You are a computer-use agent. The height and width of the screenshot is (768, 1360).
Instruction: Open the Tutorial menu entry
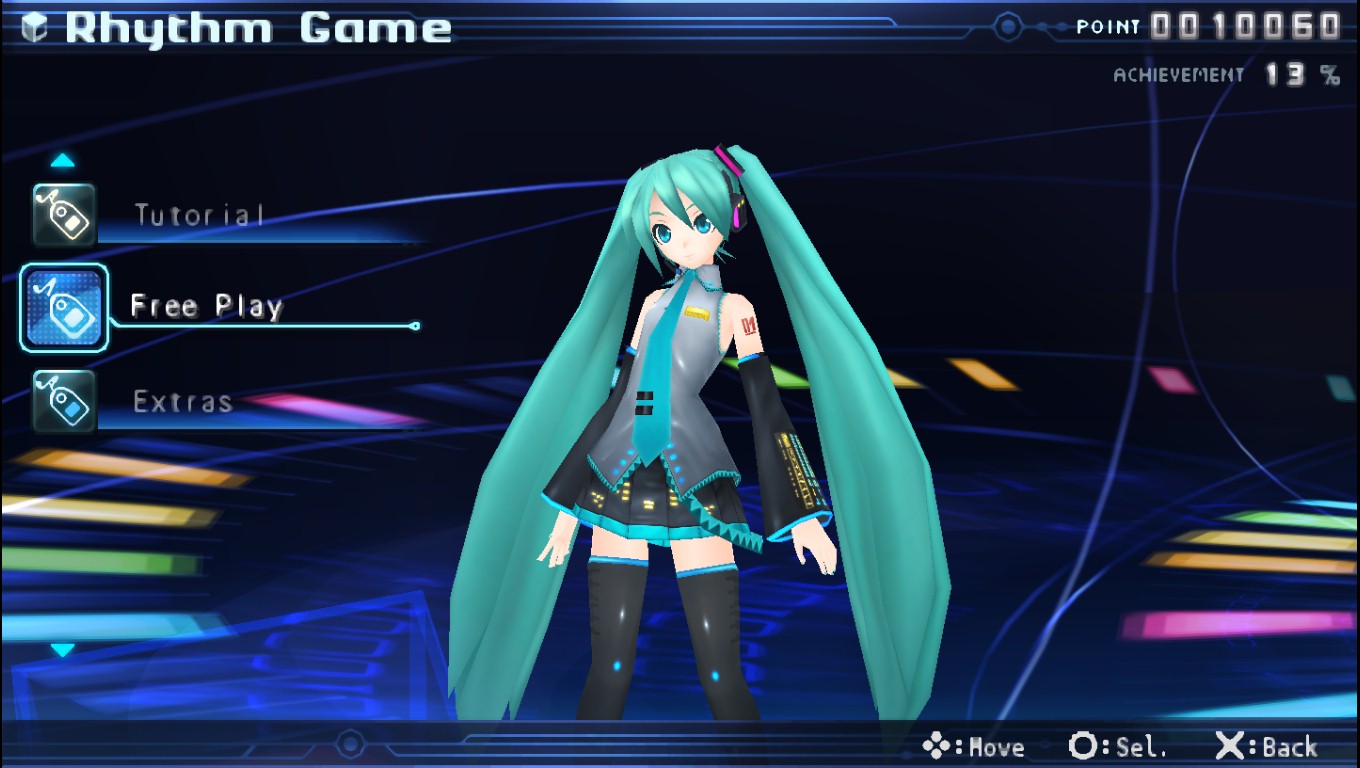197,213
